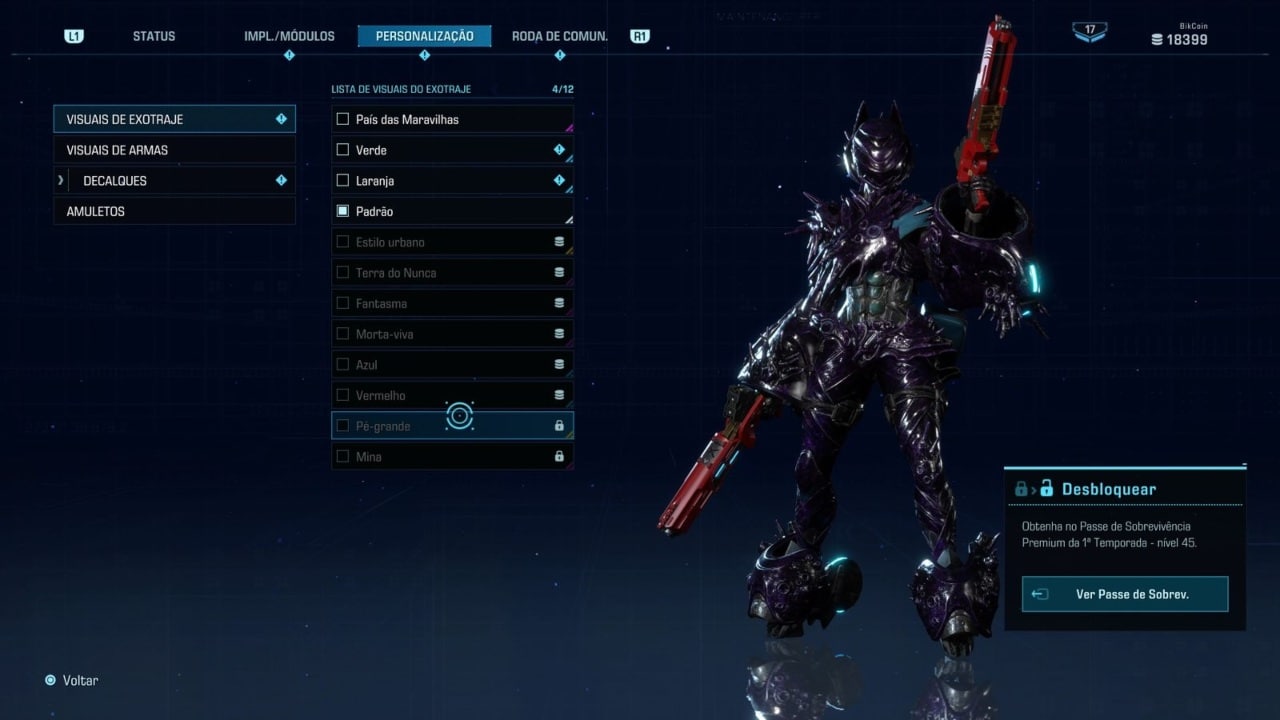Switch to the STATUS tab
The height and width of the screenshot is (720, 1280).
pos(154,36)
